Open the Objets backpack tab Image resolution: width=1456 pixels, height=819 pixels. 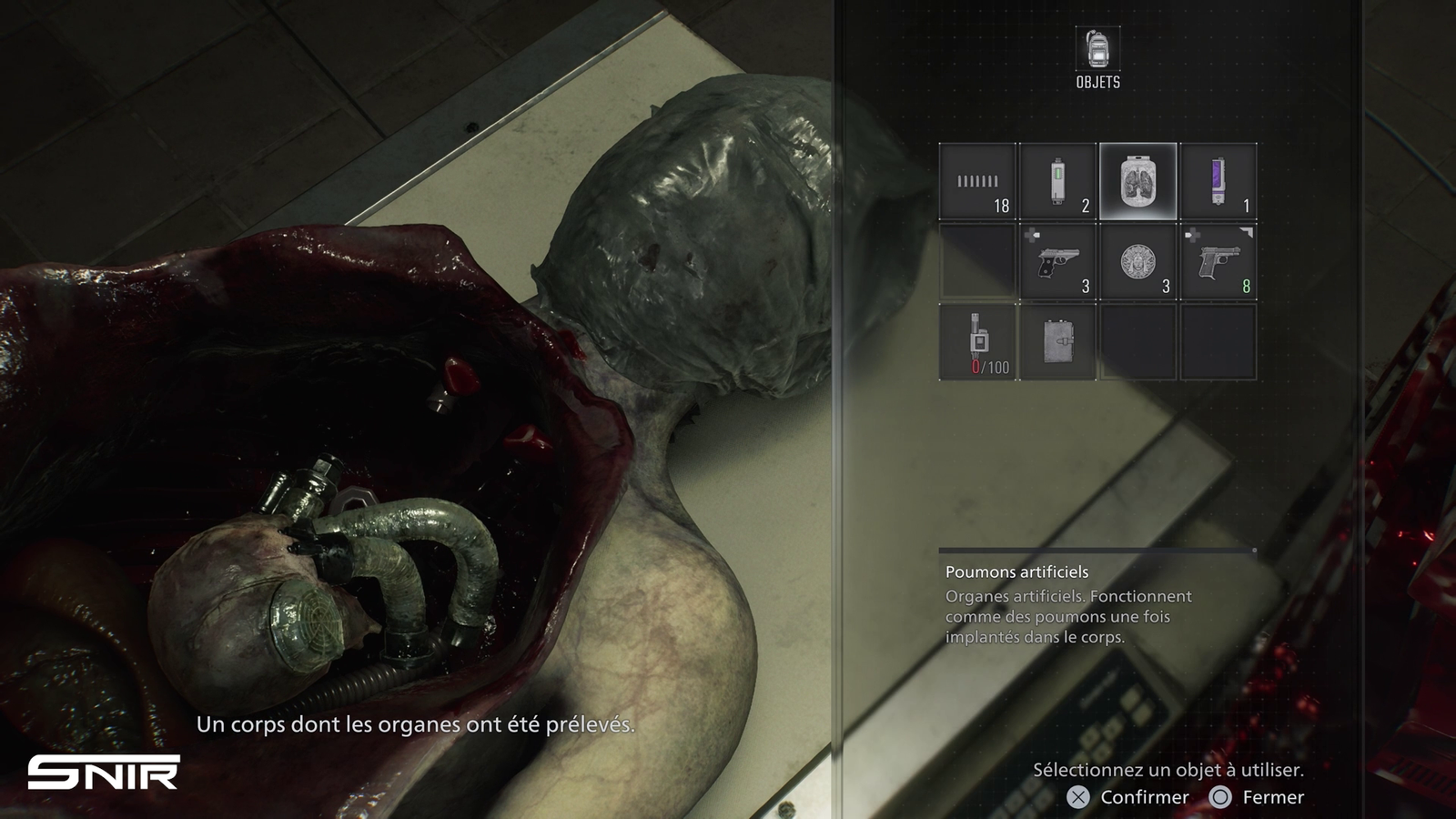click(1097, 50)
